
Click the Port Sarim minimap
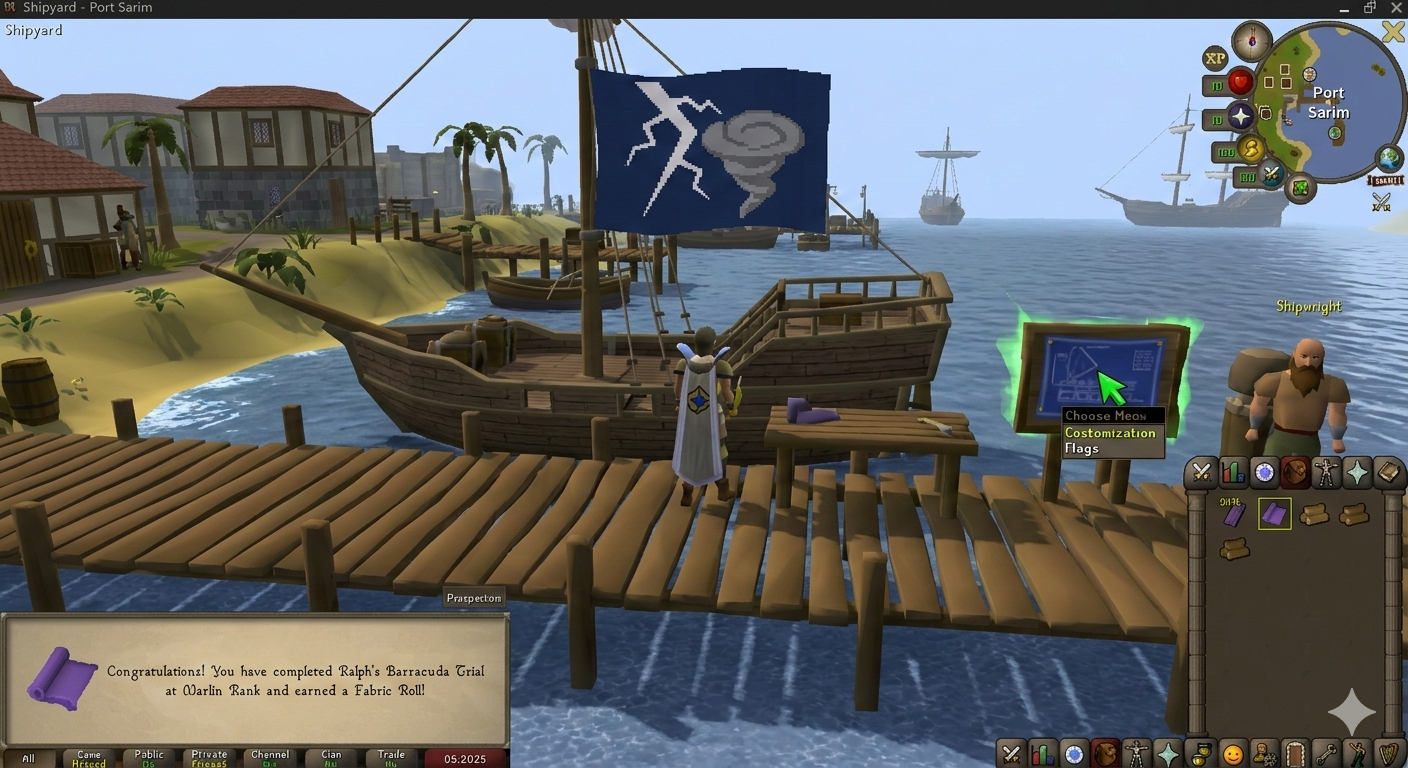click(x=1328, y=102)
